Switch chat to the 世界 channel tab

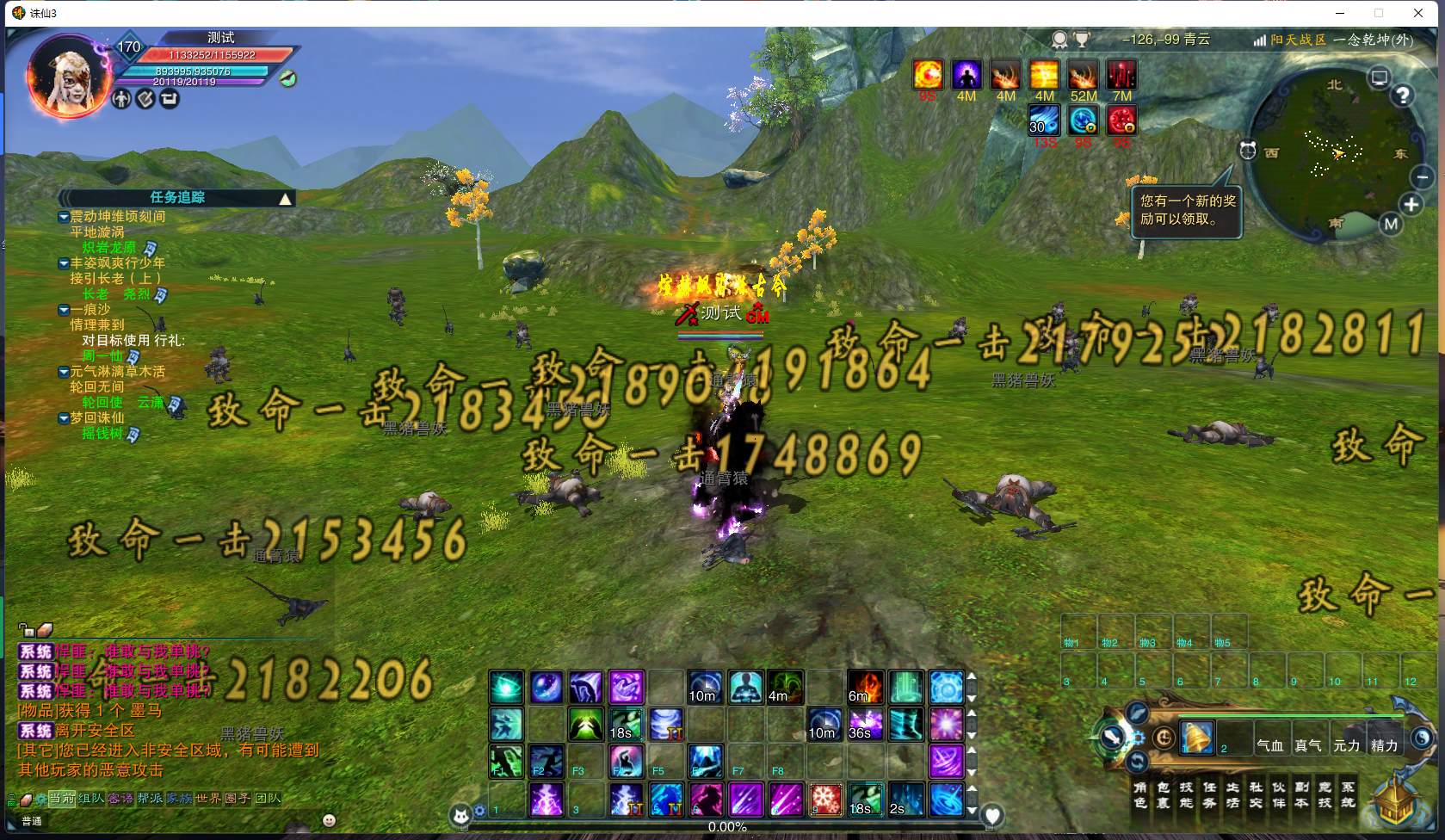tap(208, 799)
